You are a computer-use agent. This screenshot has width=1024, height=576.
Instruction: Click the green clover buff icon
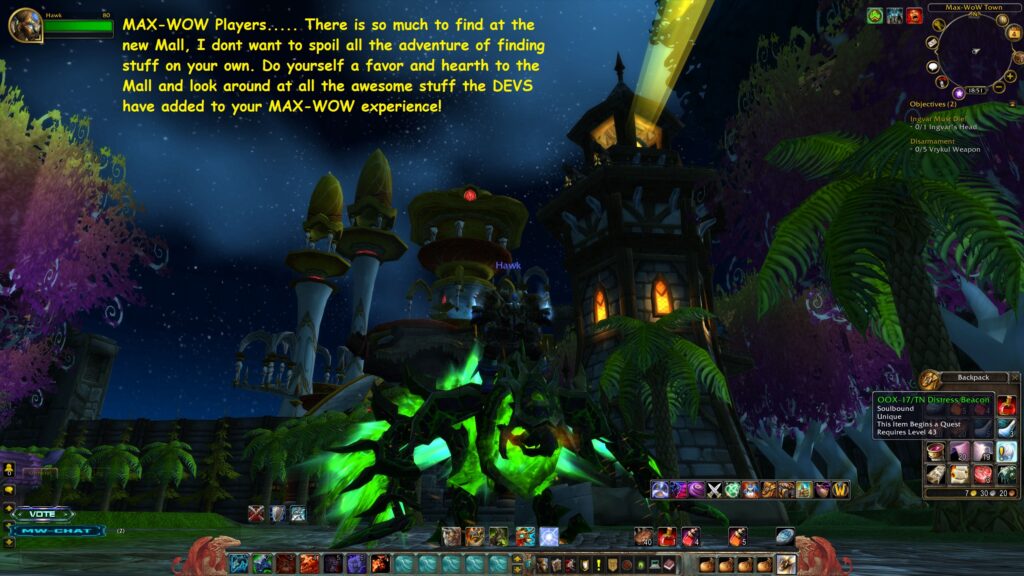[874, 16]
